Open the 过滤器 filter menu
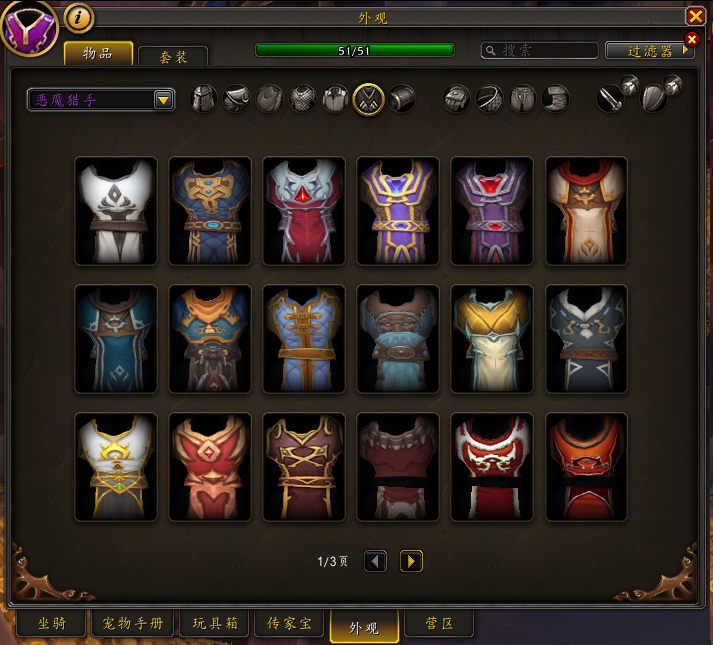The width and height of the screenshot is (713, 645). [x=650, y=50]
